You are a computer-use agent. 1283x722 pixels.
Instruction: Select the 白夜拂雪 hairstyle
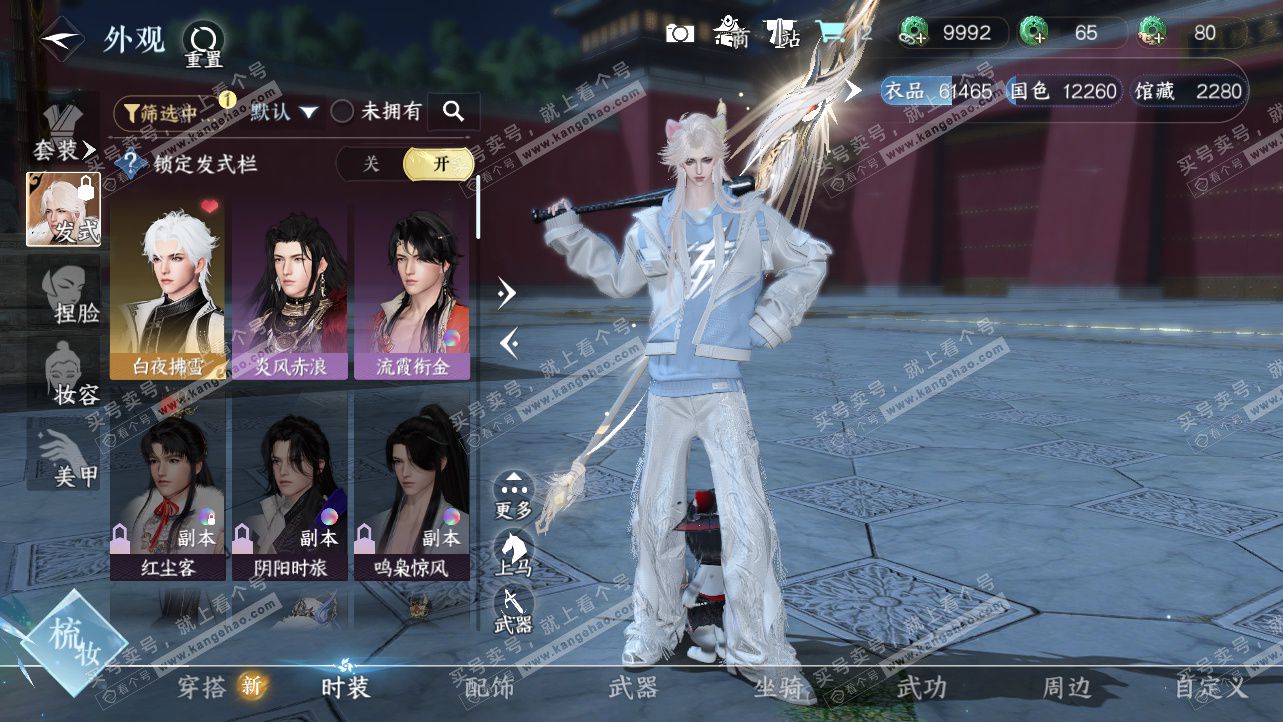[167, 290]
